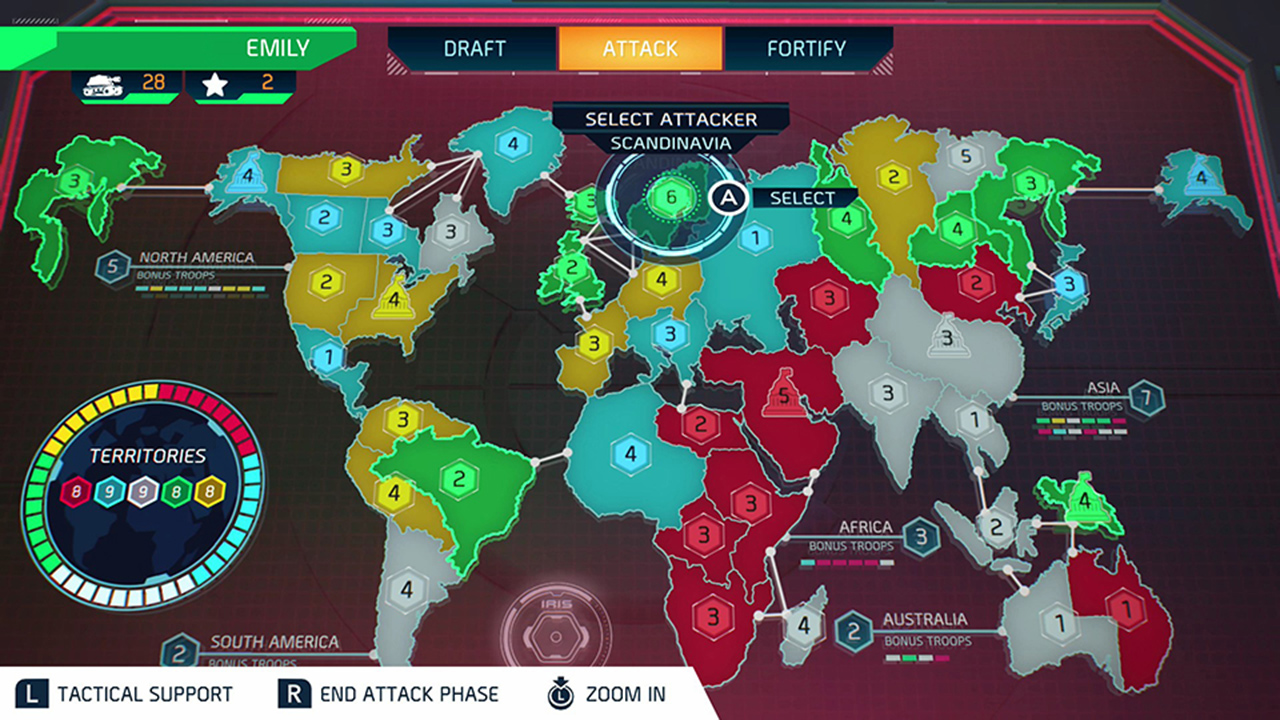Switch to the Fortify phase tab
Screen dimensions: 1280x720
[805, 47]
